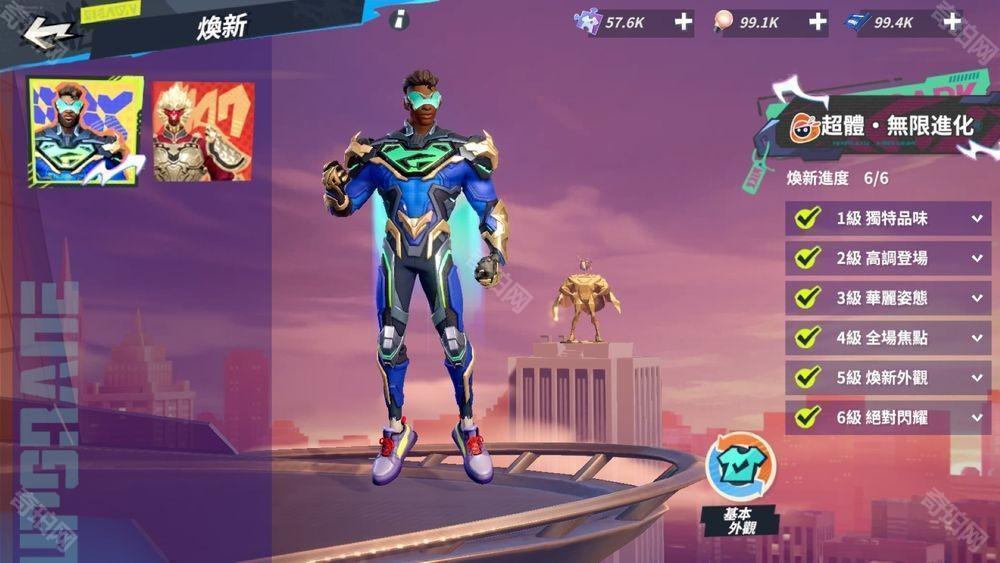The width and height of the screenshot is (1000, 563).
Task: Expand the 6級 絕對閃耀 row
Action: click(976, 417)
